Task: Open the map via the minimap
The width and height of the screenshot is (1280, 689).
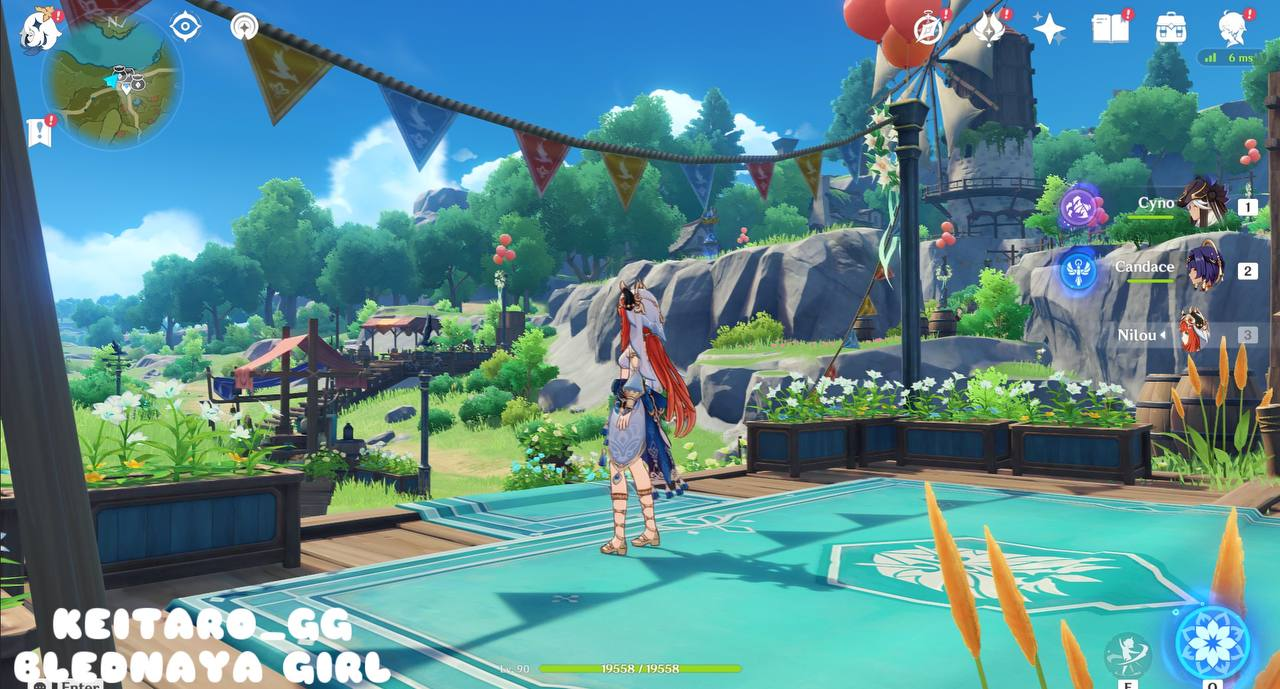Action: click(112, 84)
